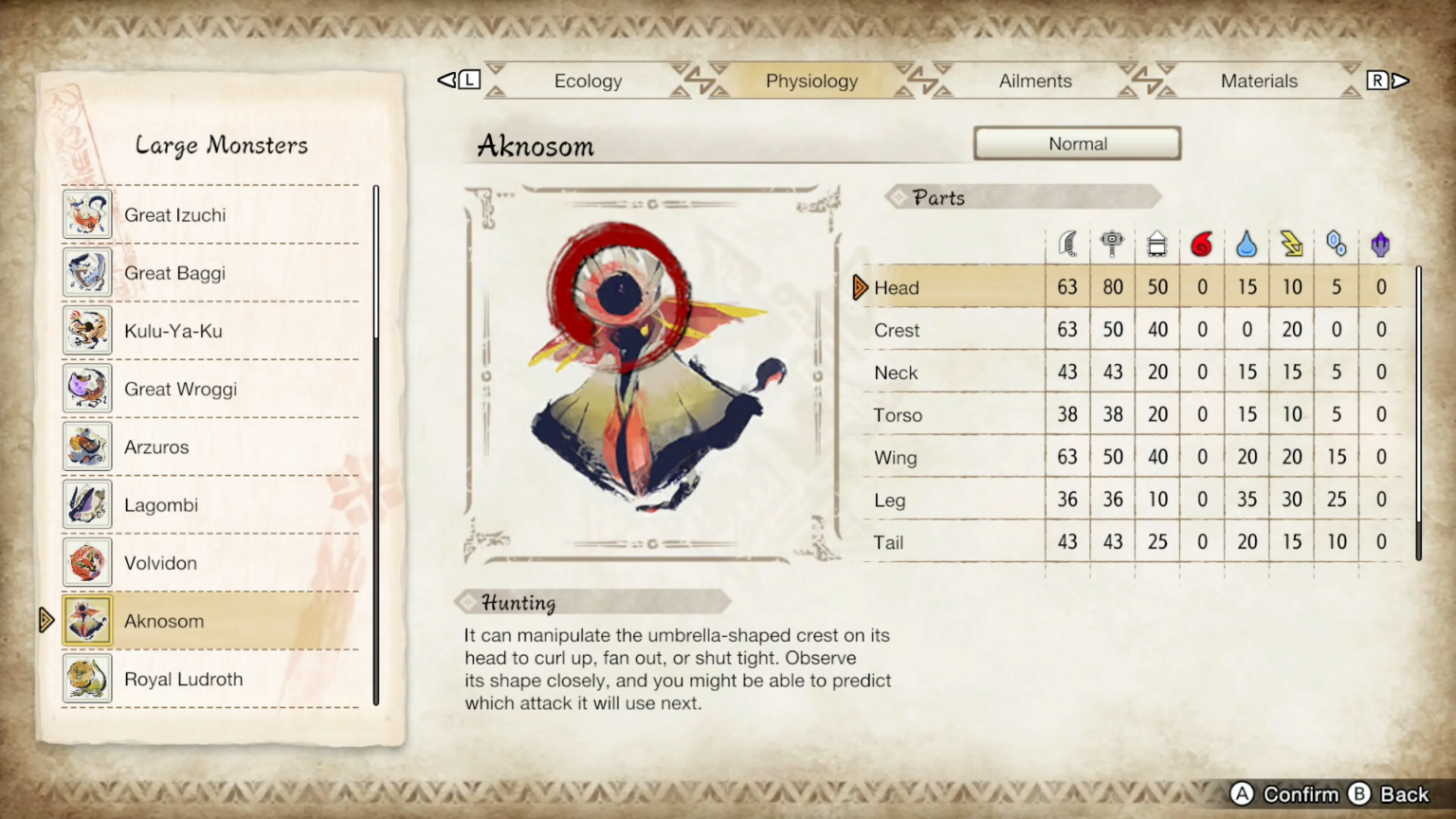Viewport: 1456px width, 819px height.
Task: Select the dragon element weakness icon
Action: pos(1380,244)
